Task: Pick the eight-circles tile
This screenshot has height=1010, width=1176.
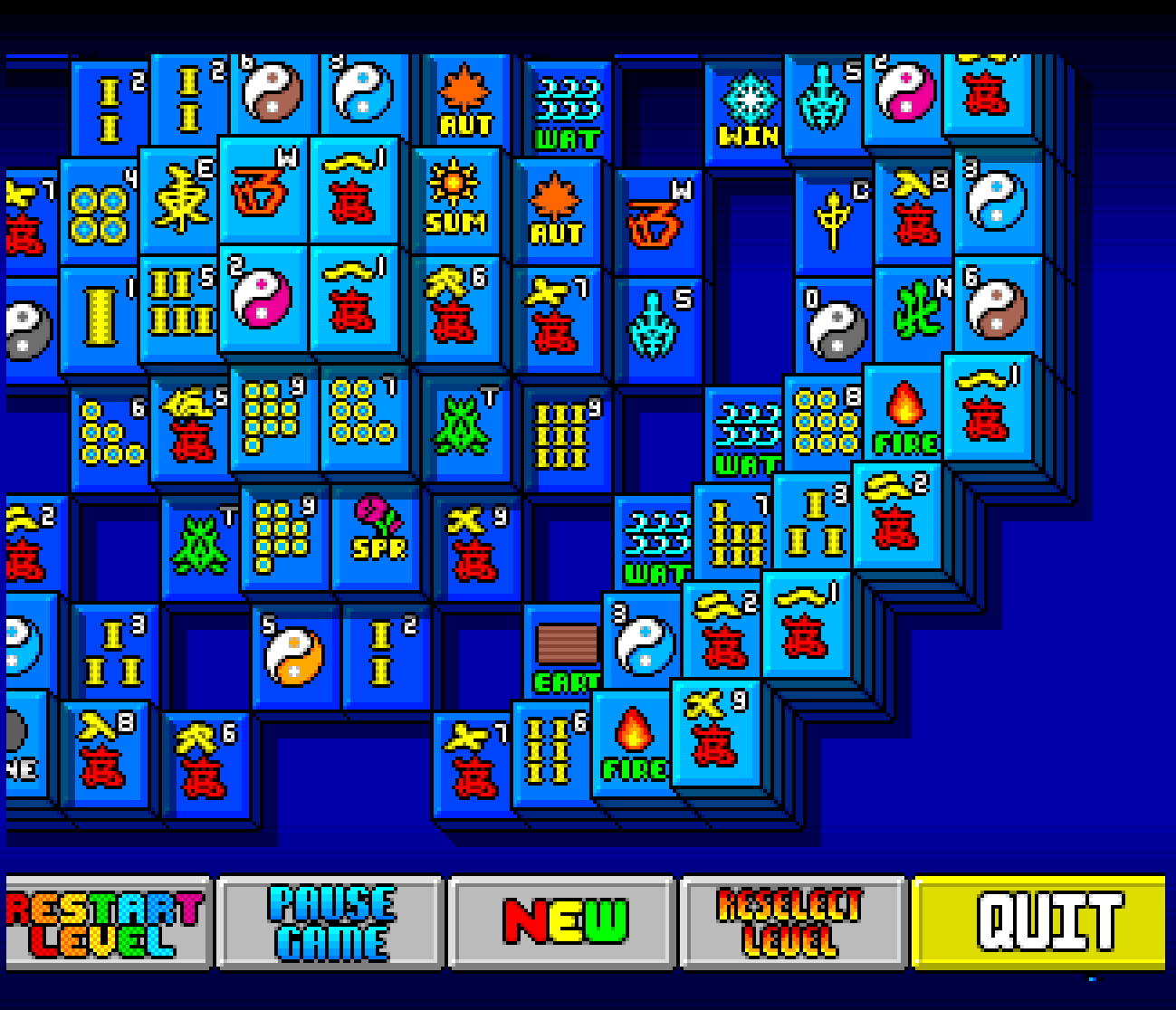Action: [826, 422]
